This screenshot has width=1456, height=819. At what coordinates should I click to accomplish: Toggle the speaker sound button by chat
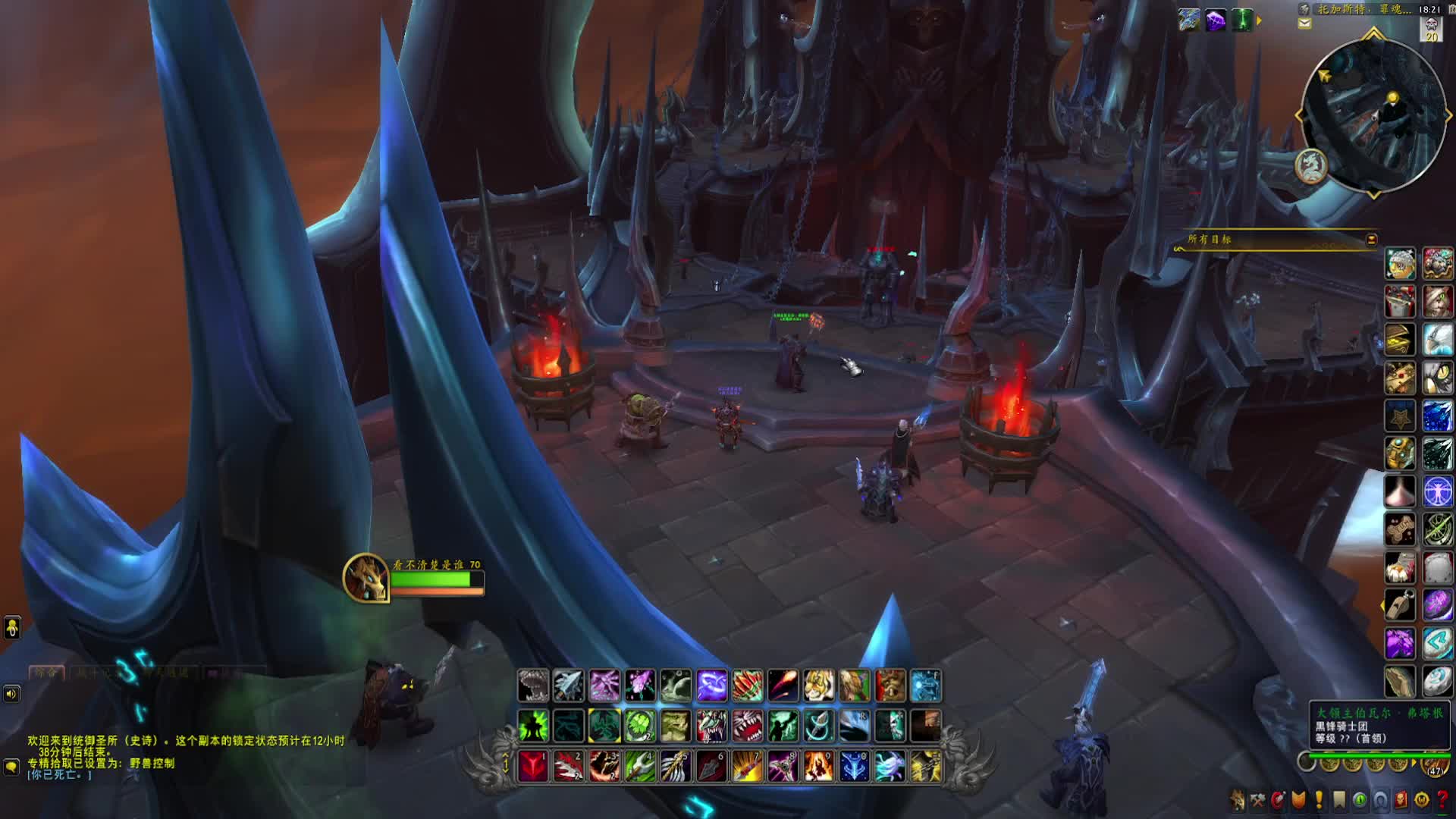point(11,693)
